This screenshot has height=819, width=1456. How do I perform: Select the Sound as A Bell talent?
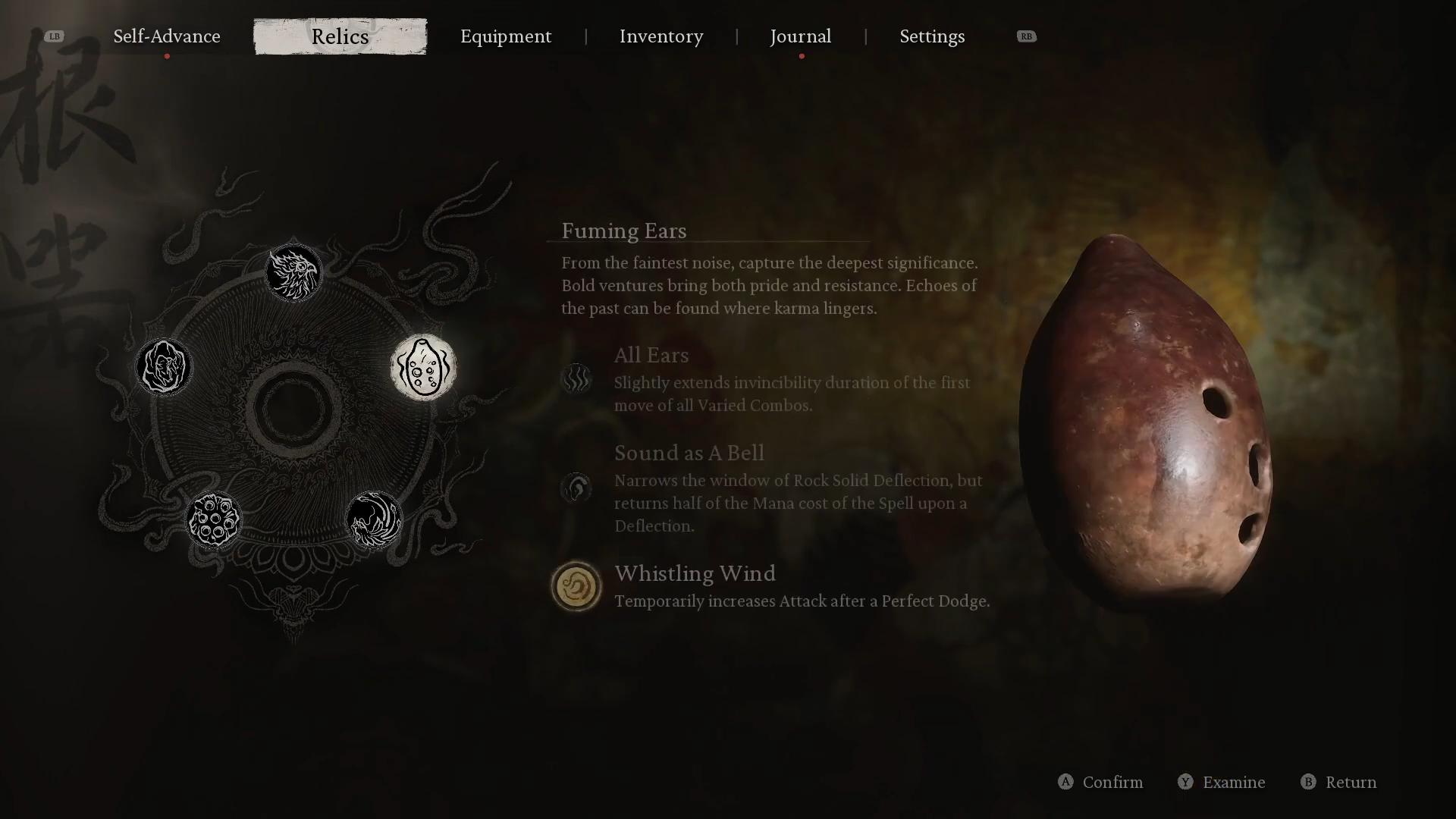pos(576,488)
